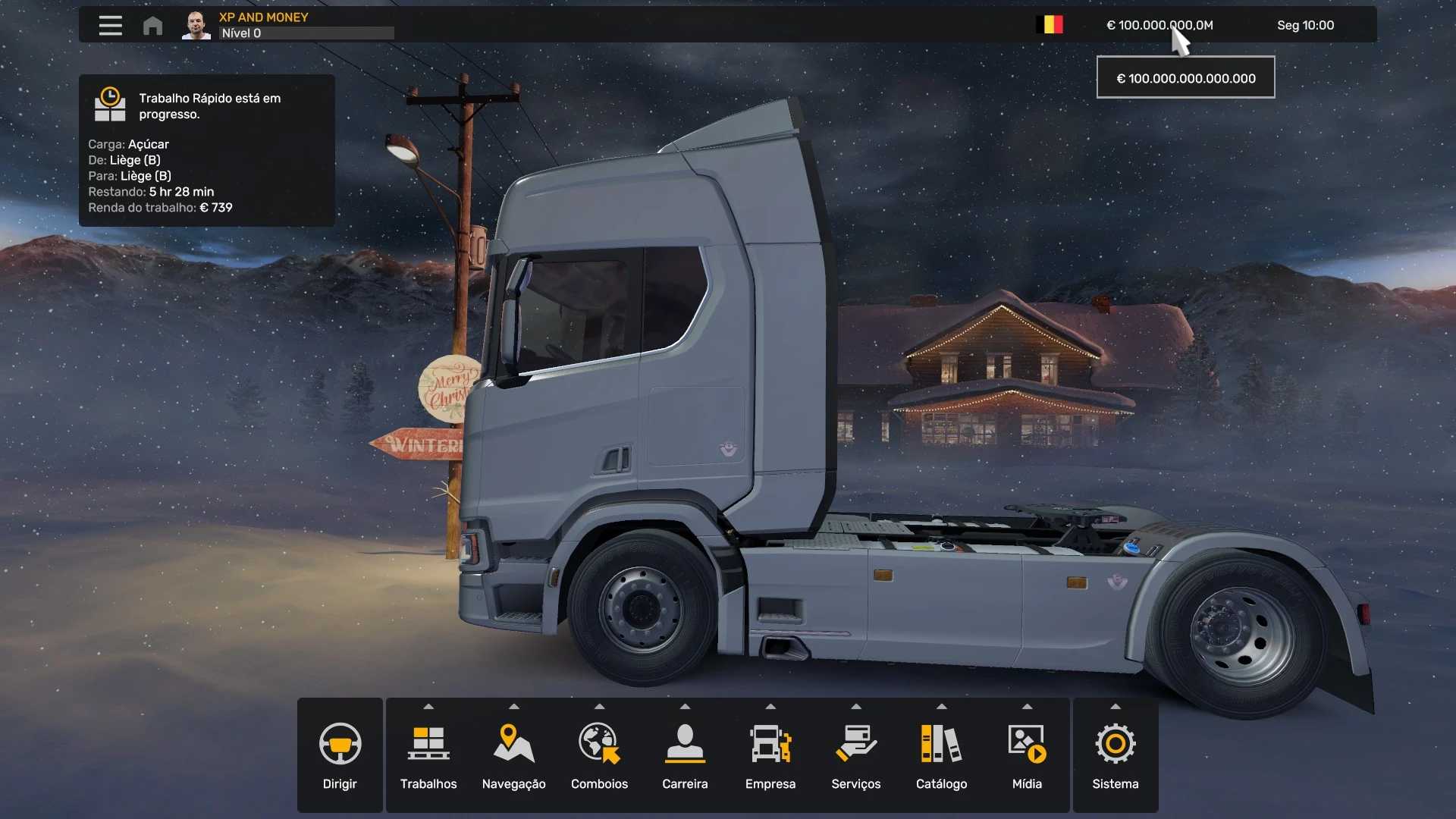Viewport: 1456px width, 819px height.
Task: Open the Mídia media menu
Action: click(1027, 755)
